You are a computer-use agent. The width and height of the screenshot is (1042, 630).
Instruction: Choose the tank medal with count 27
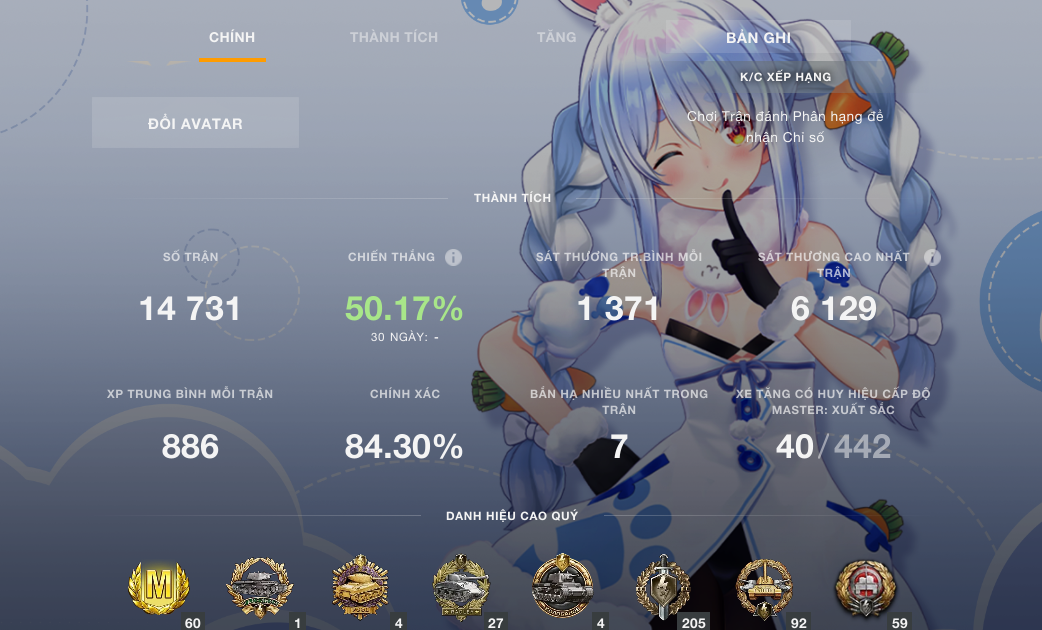coord(461,587)
